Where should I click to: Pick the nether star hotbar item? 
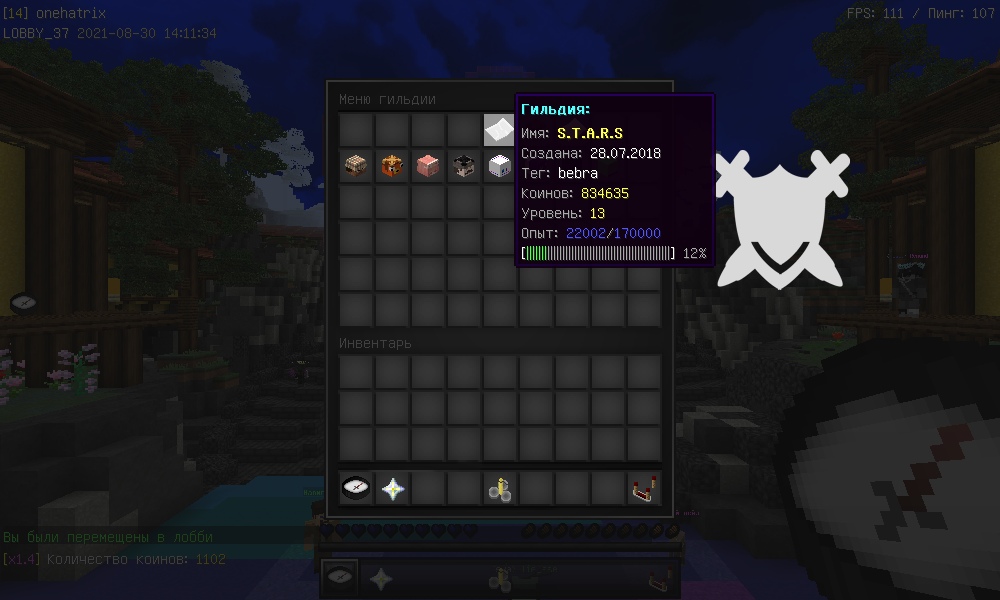tap(393, 488)
